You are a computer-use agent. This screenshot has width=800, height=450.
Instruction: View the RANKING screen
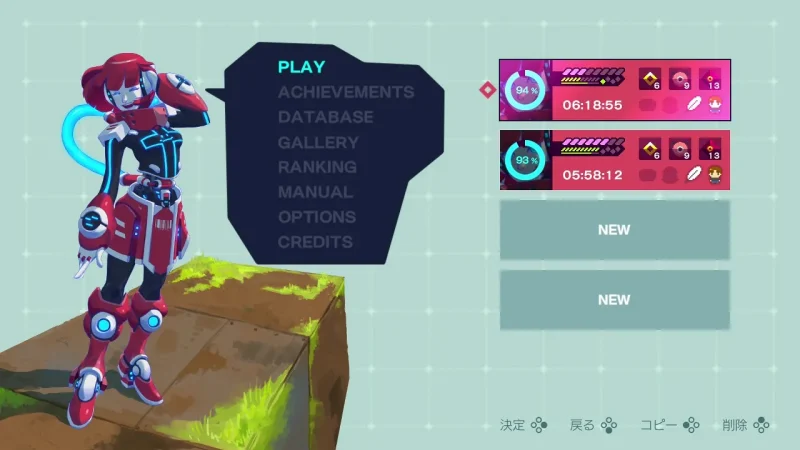click(x=317, y=167)
